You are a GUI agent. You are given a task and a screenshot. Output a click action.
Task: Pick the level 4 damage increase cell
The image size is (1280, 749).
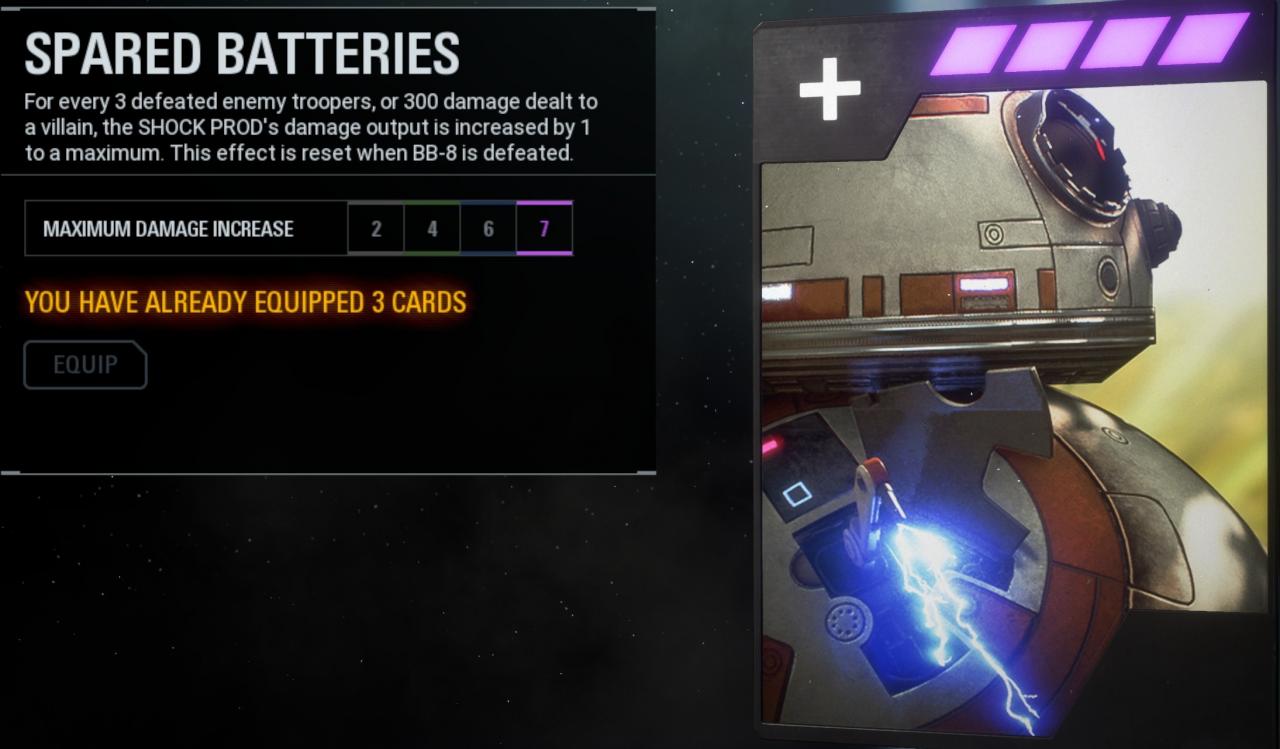[x=432, y=229]
